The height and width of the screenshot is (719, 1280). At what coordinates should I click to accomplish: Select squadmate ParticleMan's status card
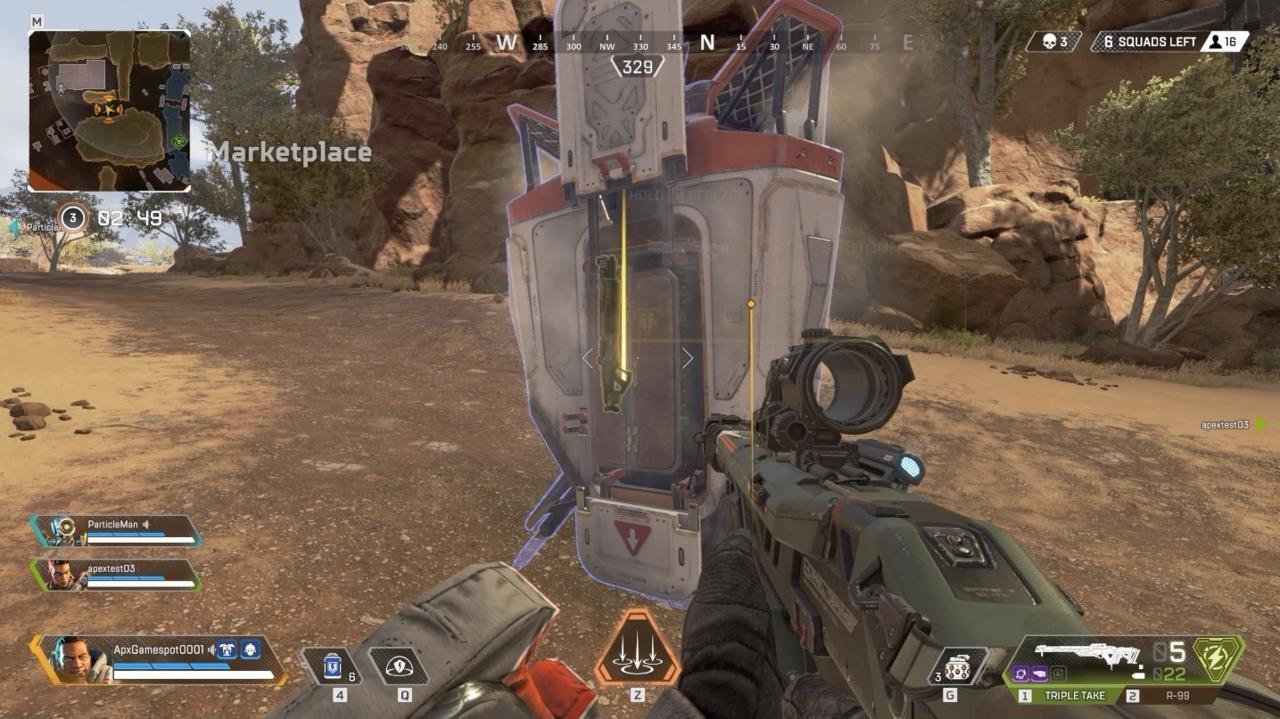[116, 530]
